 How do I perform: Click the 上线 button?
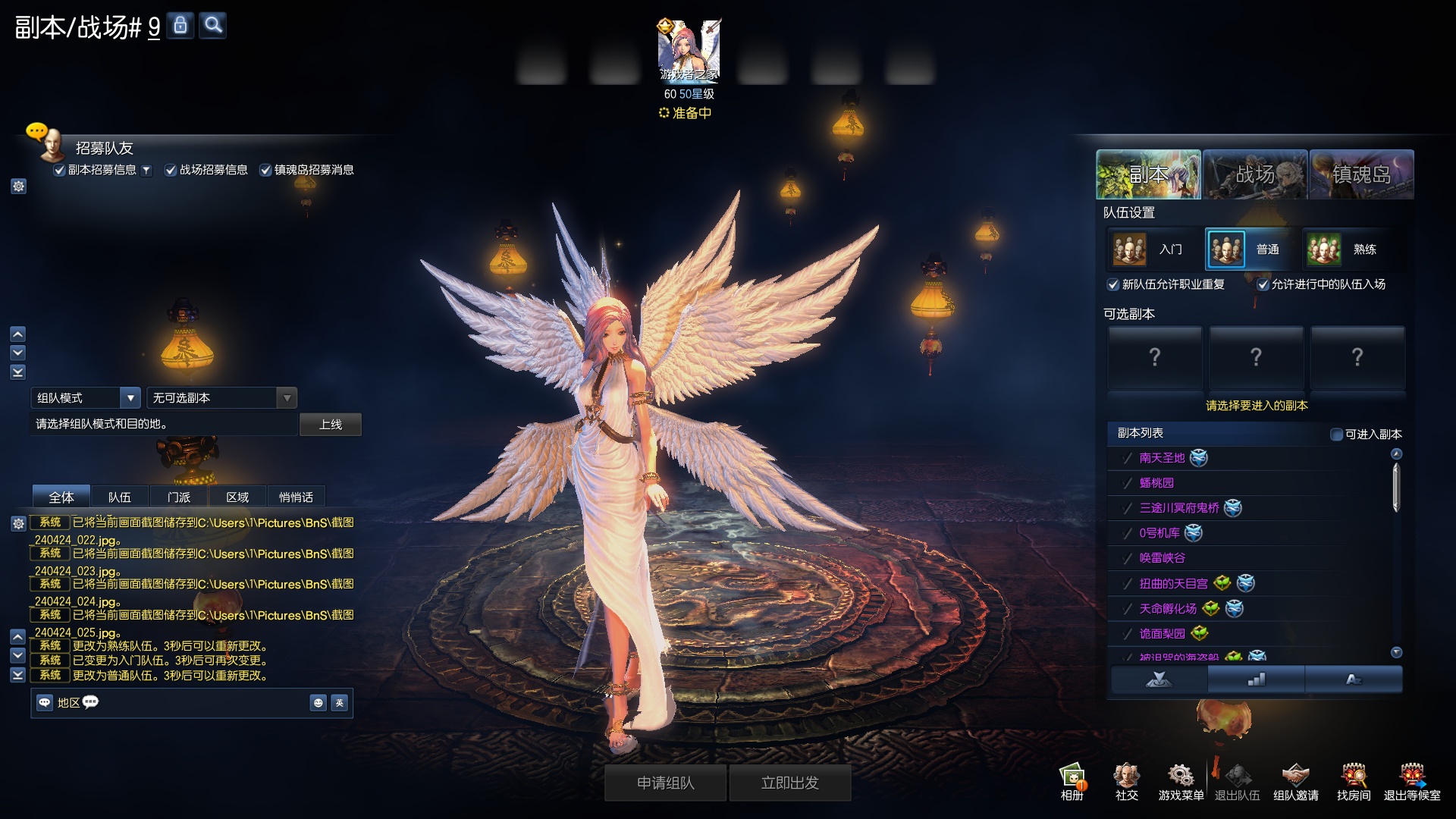click(330, 425)
